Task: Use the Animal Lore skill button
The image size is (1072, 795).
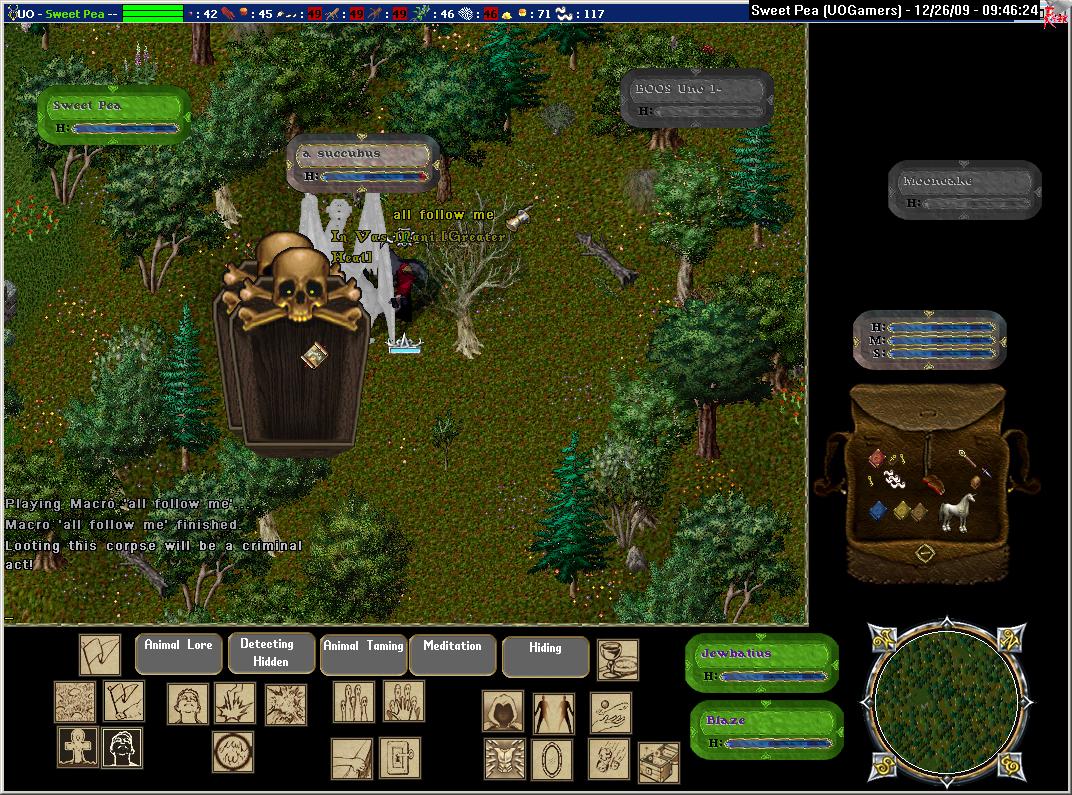Action: click(178, 653)
